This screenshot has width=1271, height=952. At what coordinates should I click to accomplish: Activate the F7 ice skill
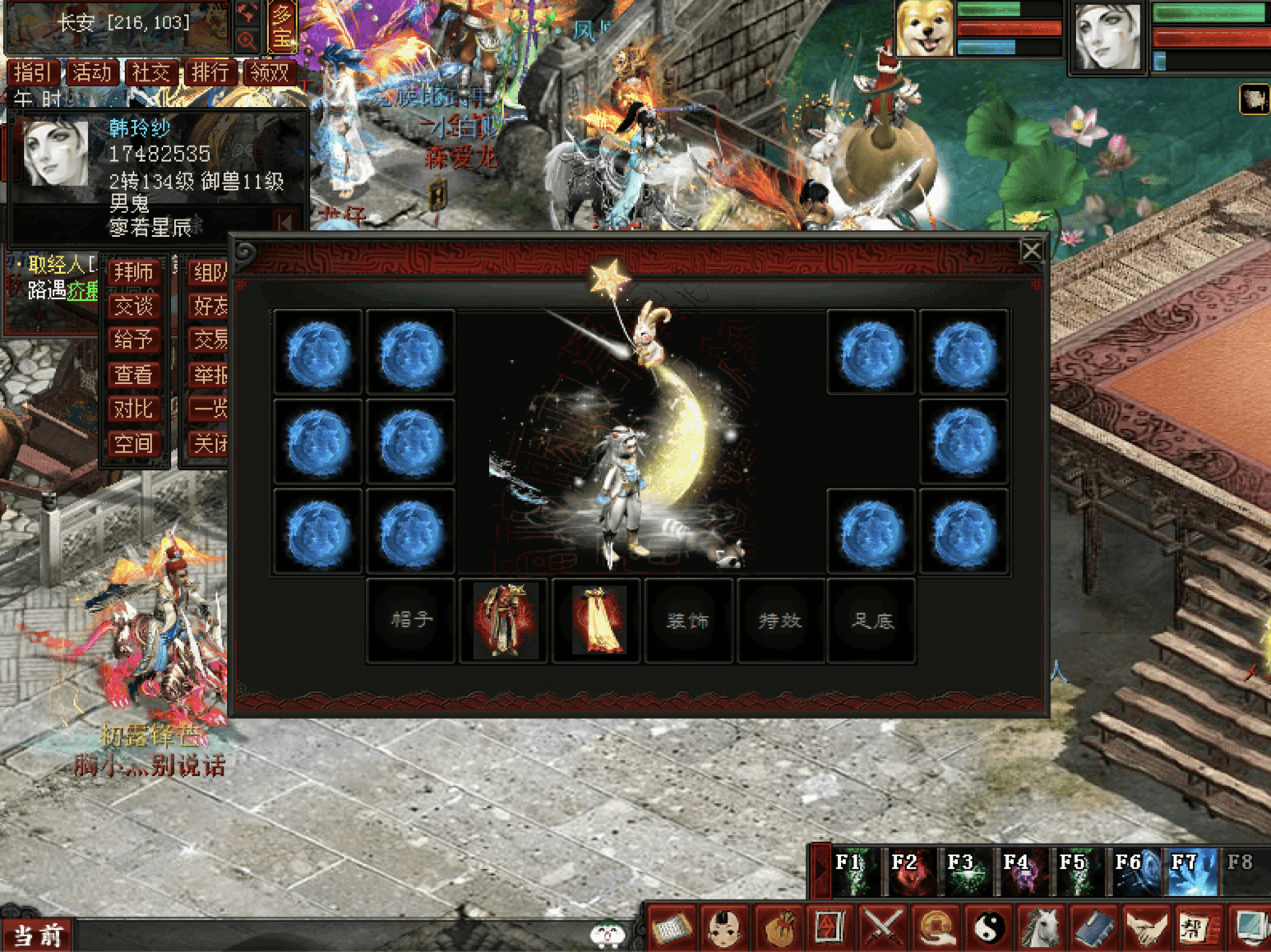tap(1186, 871)
